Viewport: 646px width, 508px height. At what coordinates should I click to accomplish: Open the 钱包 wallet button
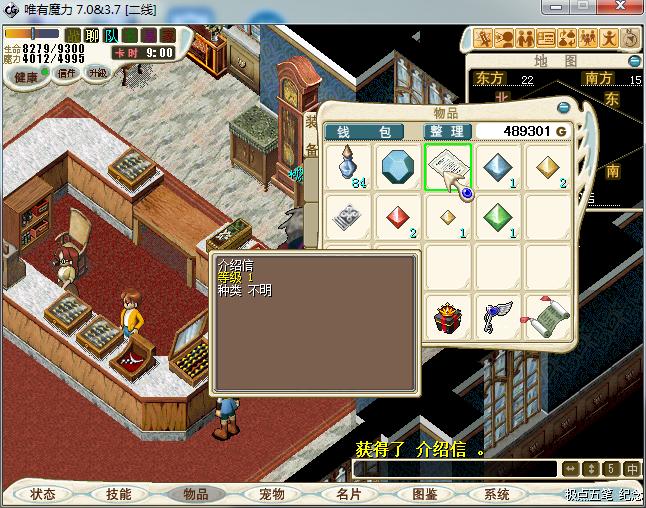click(364, 131)
